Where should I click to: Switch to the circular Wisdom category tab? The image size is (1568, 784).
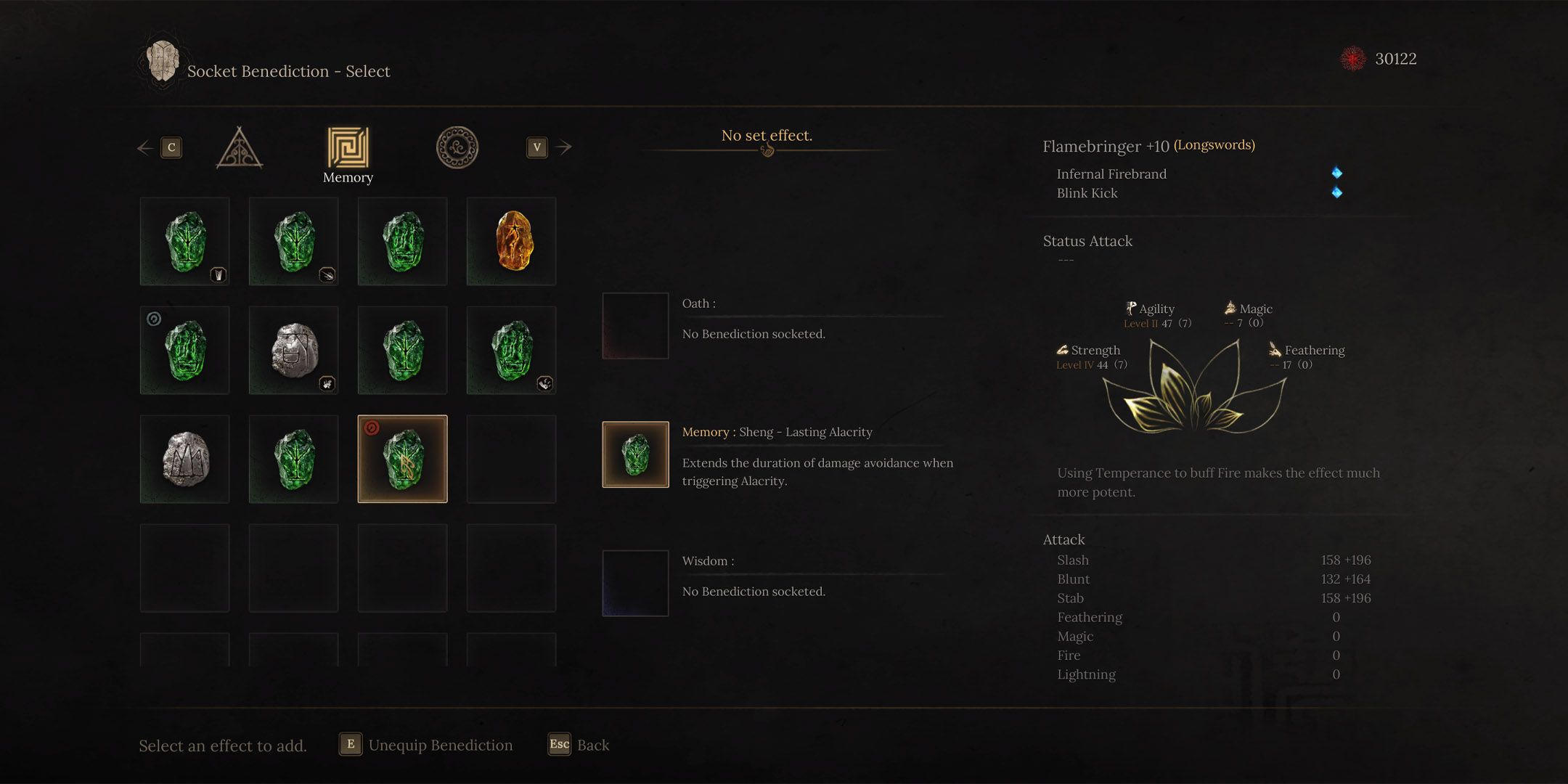[x=457, y=148]
